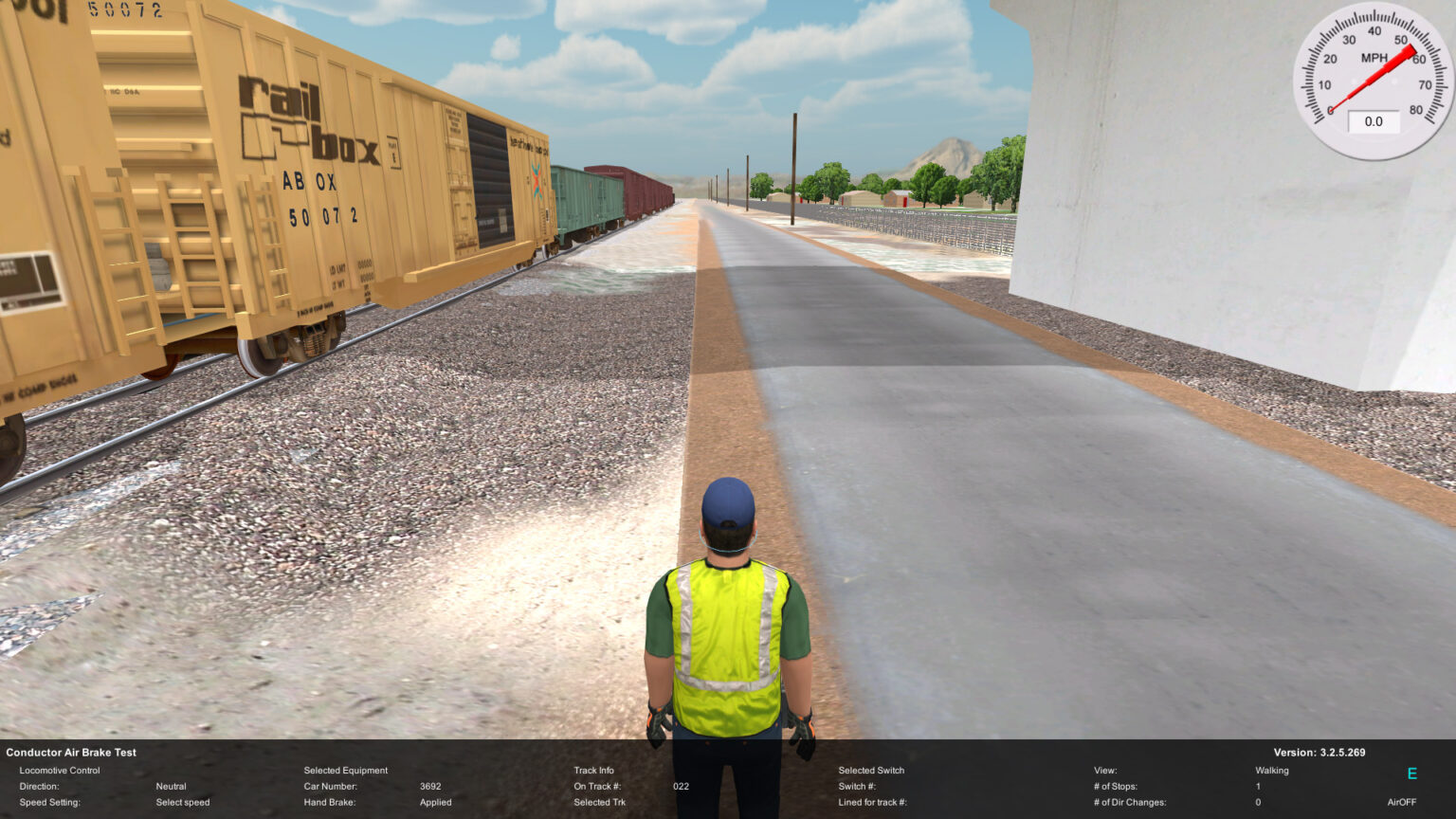Select the Walking view setting
This screenshot has width=1456, height=819.
tap(1271, 770)
